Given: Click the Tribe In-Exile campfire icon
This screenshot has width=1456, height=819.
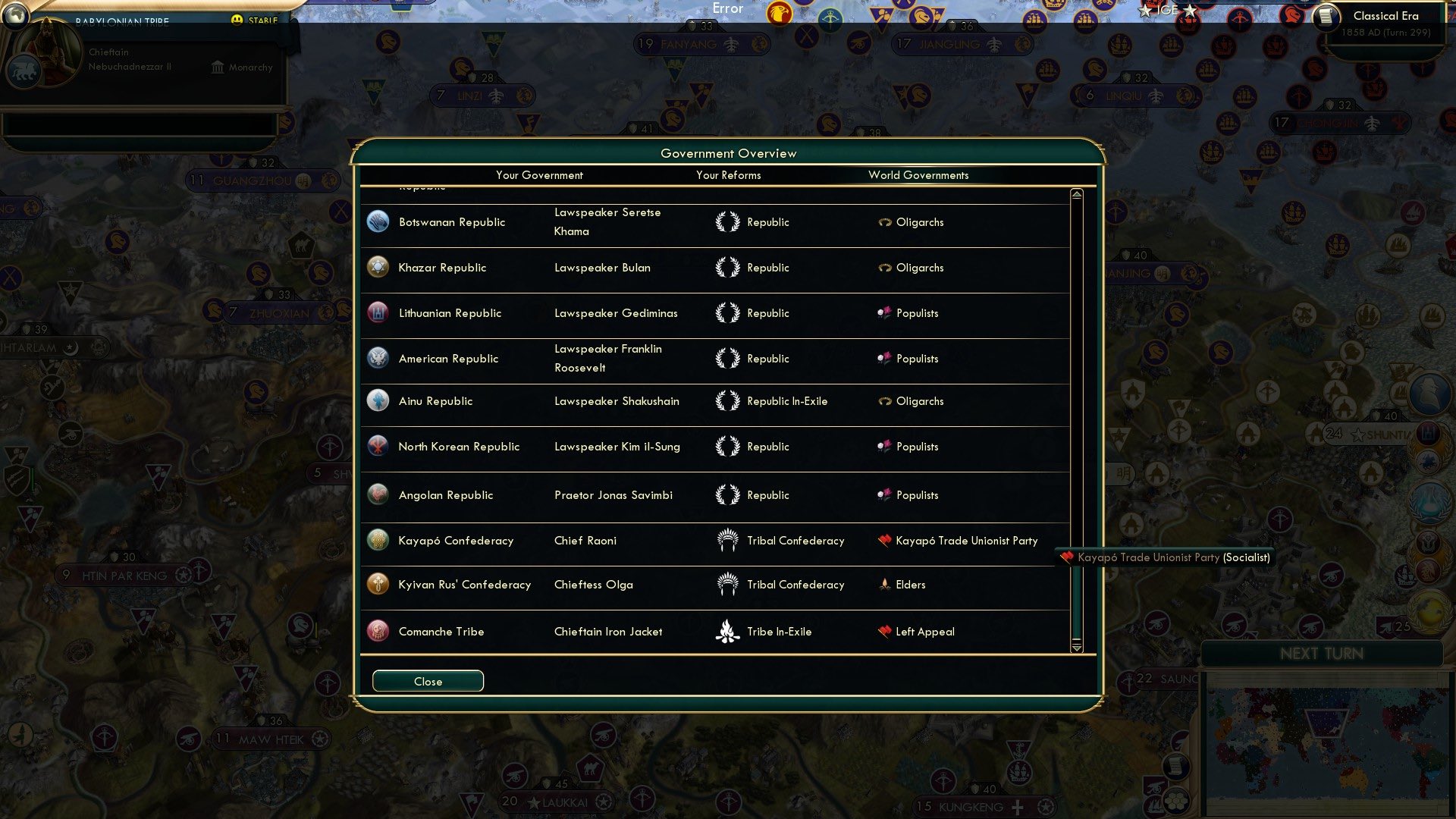Looking at the screenshot, I should (x=726, y=631).
